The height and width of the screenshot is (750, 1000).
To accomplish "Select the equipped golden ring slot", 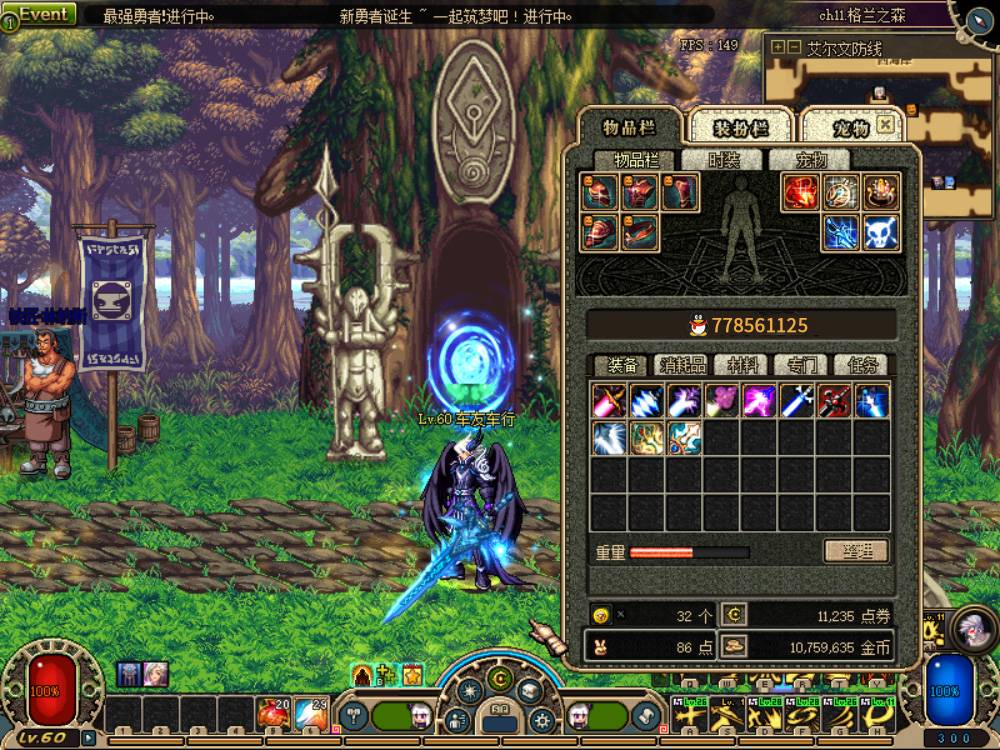I will coord(881,192).
